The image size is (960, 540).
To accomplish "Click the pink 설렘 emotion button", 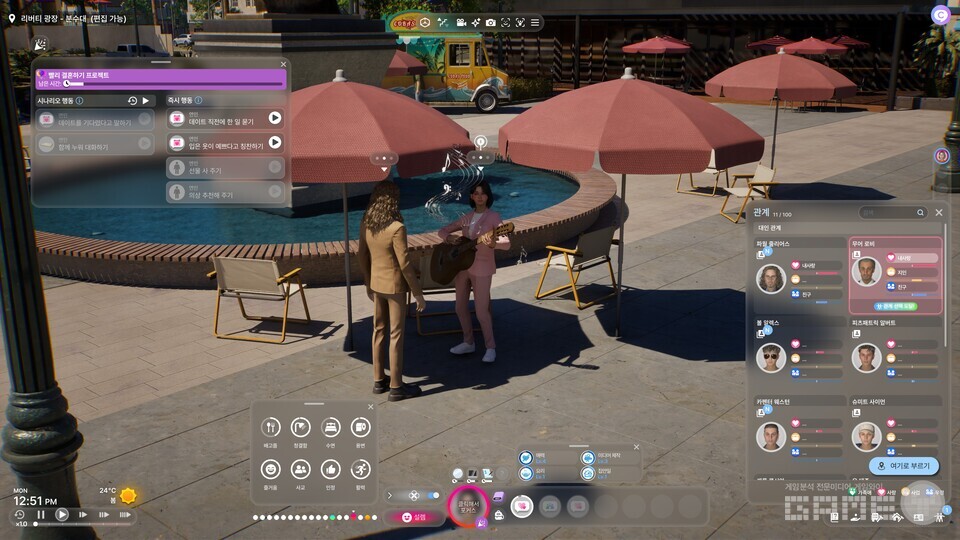I will point(414,517).
